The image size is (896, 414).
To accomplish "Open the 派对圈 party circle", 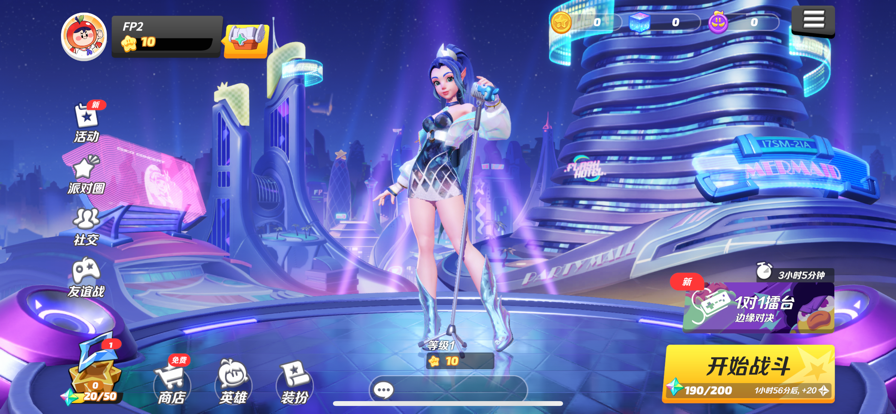I will (86, 174).
